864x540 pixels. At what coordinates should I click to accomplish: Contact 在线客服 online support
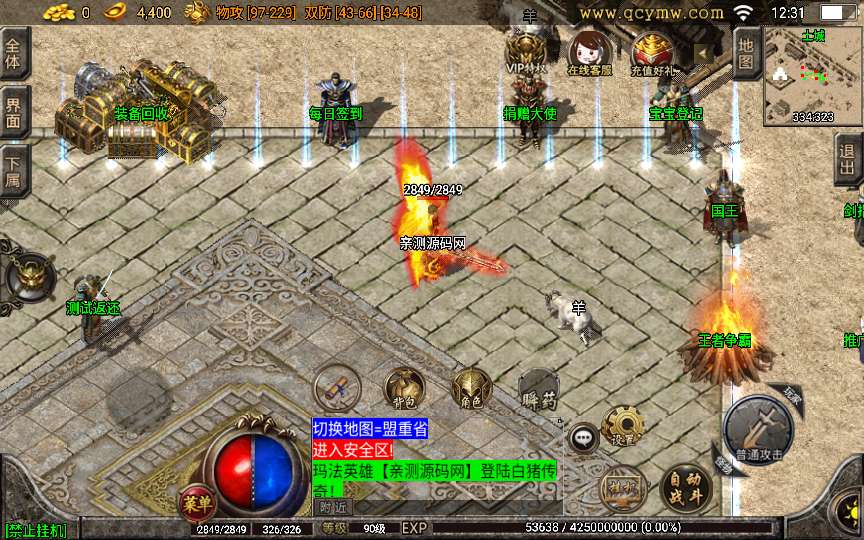pos(589,54)
